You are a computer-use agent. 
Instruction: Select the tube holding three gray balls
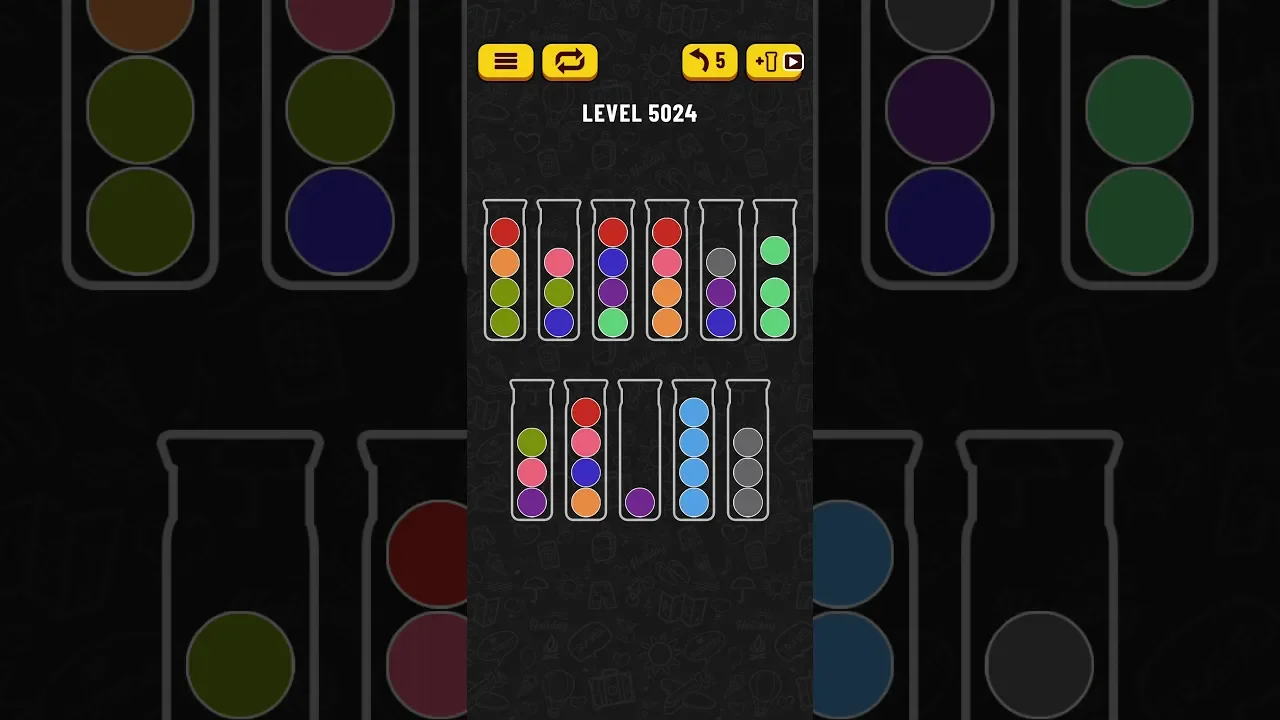(x=748, y=452)
